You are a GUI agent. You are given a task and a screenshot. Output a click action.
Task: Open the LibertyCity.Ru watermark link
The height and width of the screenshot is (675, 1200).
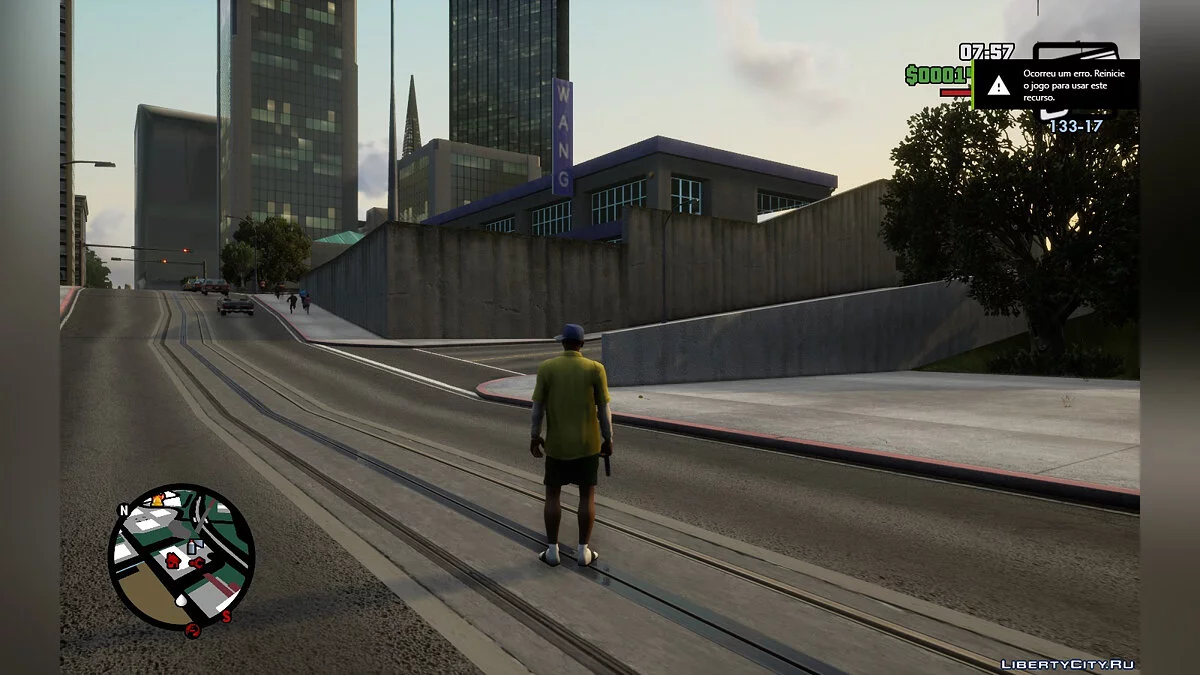point(1067,664)
